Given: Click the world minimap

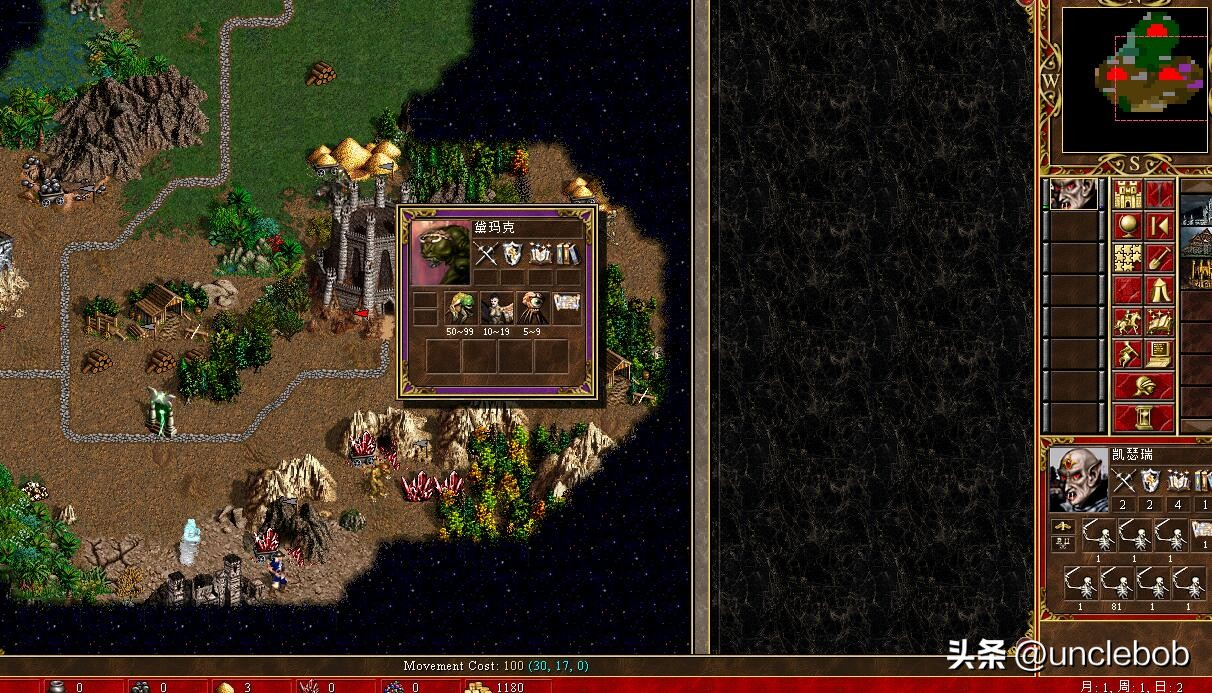Looking at the screenshot, I should [1136, 79].
